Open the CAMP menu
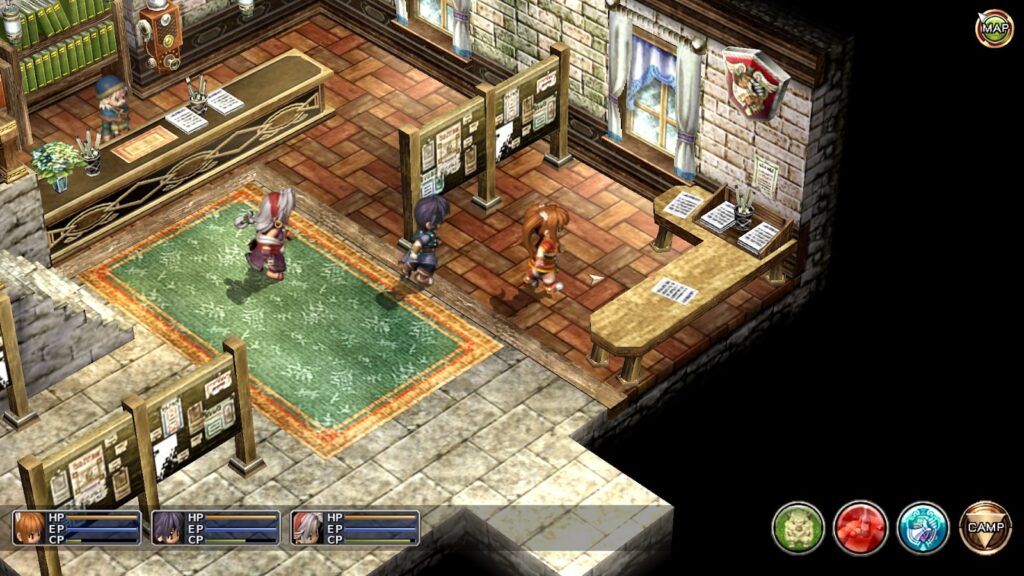 pyautogui.click(x=985, y=527)
